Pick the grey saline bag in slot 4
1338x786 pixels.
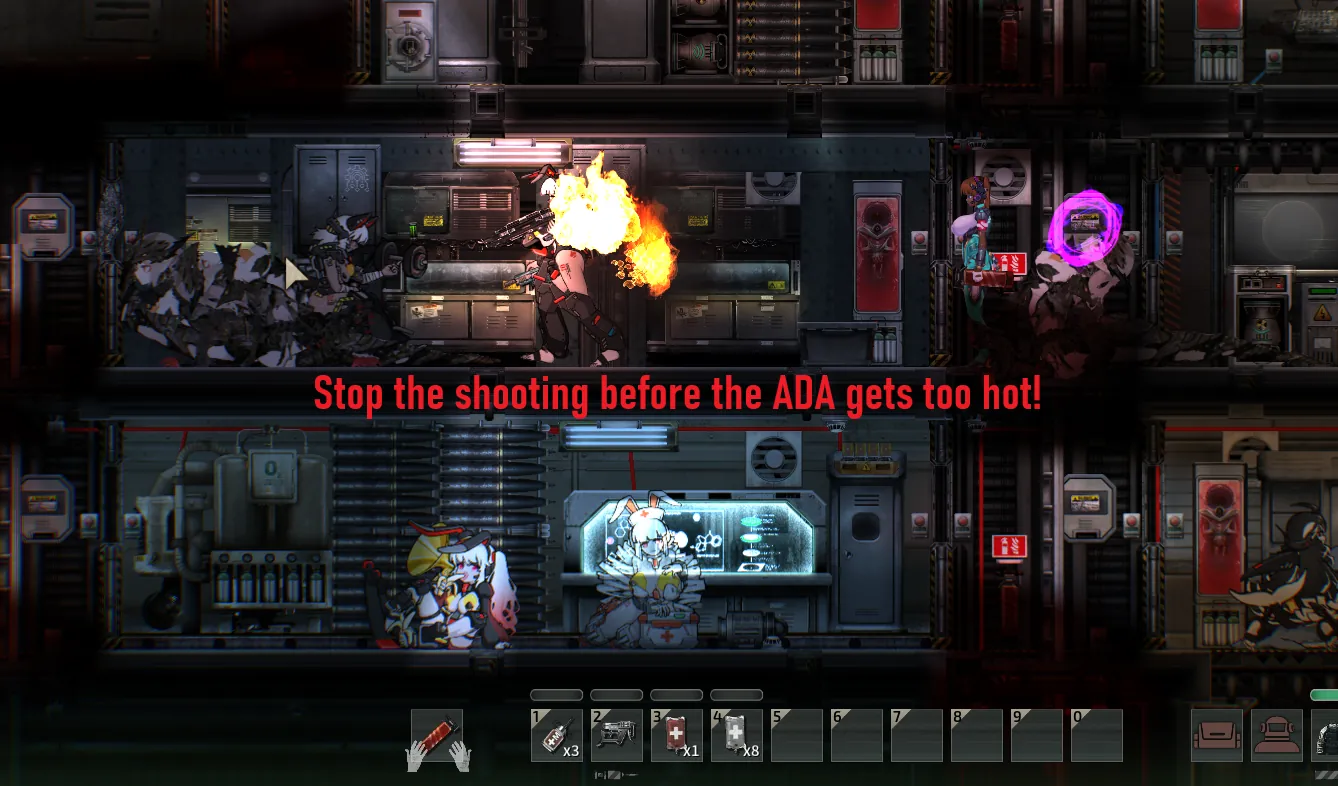point(736,736)
